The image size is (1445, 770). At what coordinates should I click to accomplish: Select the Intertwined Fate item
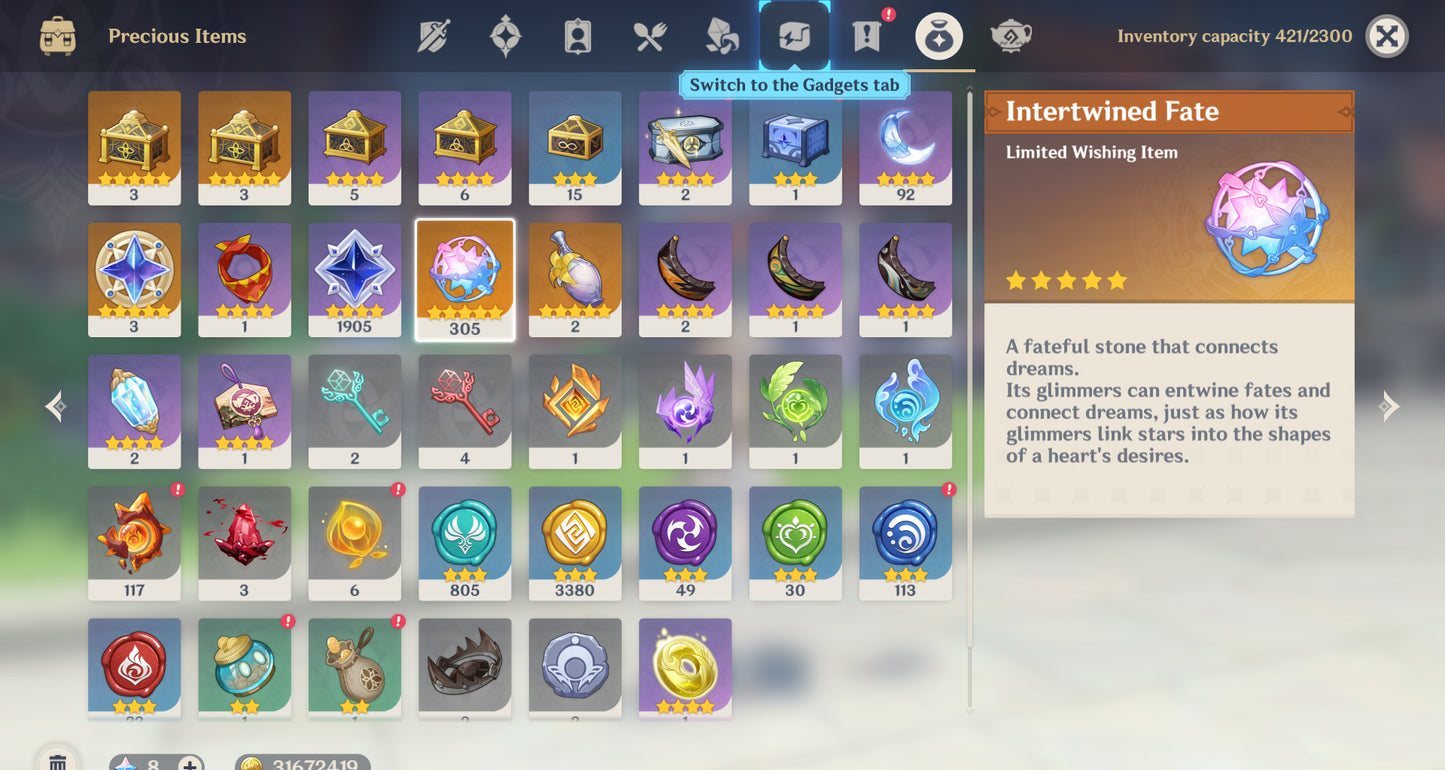464,279
